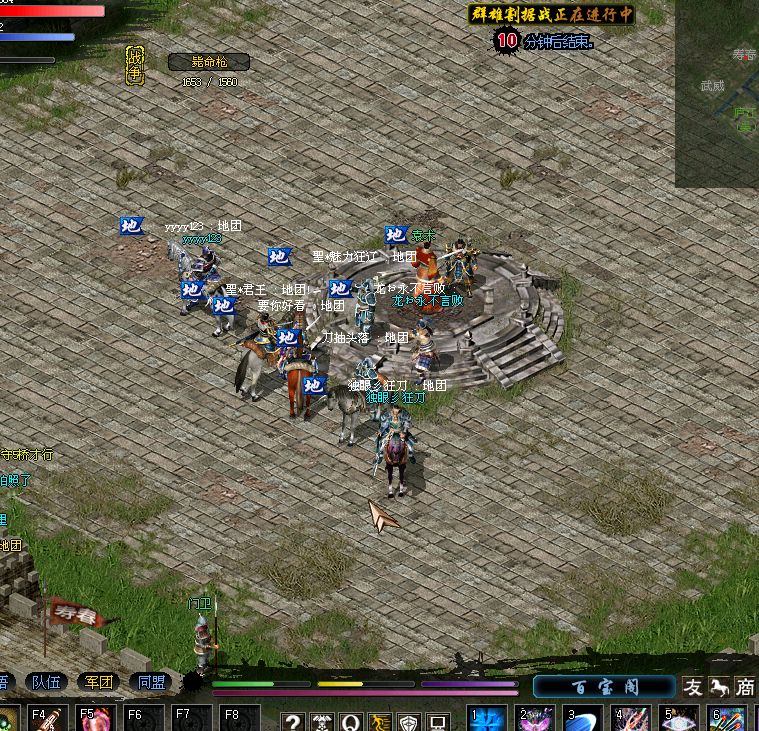The height and width of the screenshot is (731, 759).
Task: Activate skill slot 2 pink butterfly
Action: pos(535,719)
